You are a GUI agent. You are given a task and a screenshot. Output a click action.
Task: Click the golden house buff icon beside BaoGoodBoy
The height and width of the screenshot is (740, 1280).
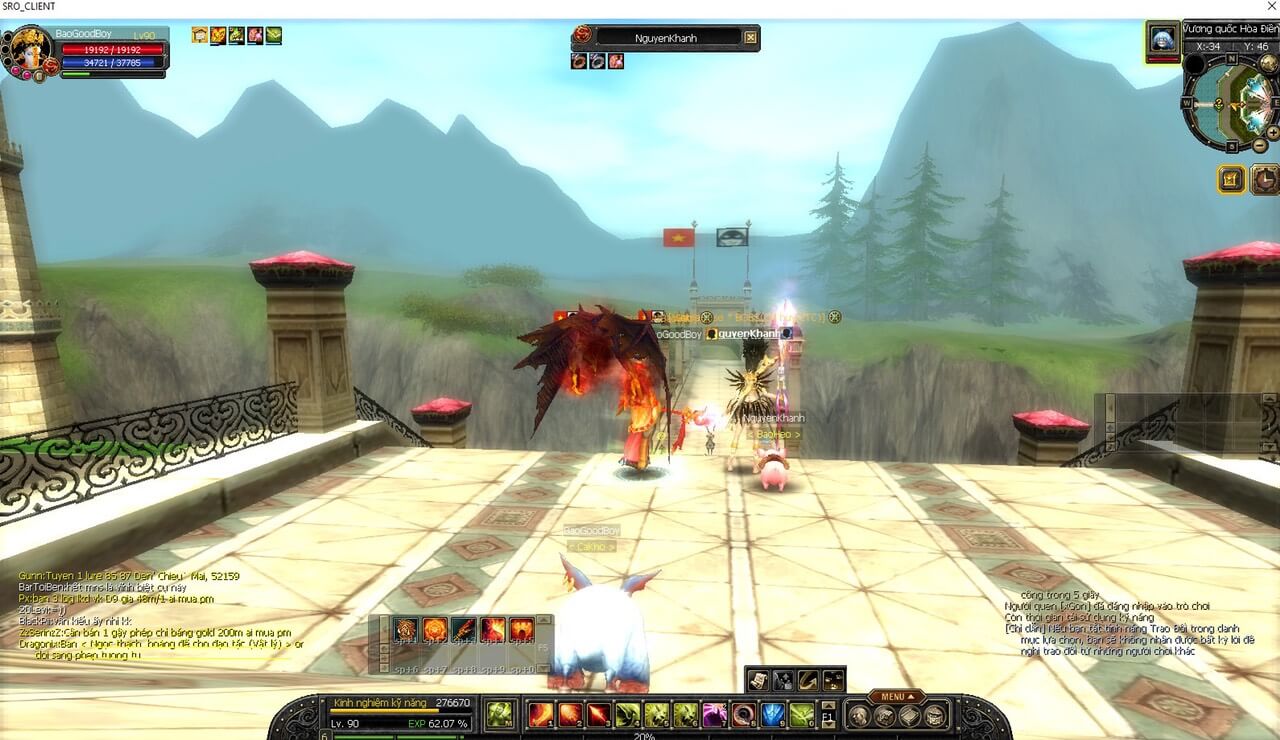point(198,35)
